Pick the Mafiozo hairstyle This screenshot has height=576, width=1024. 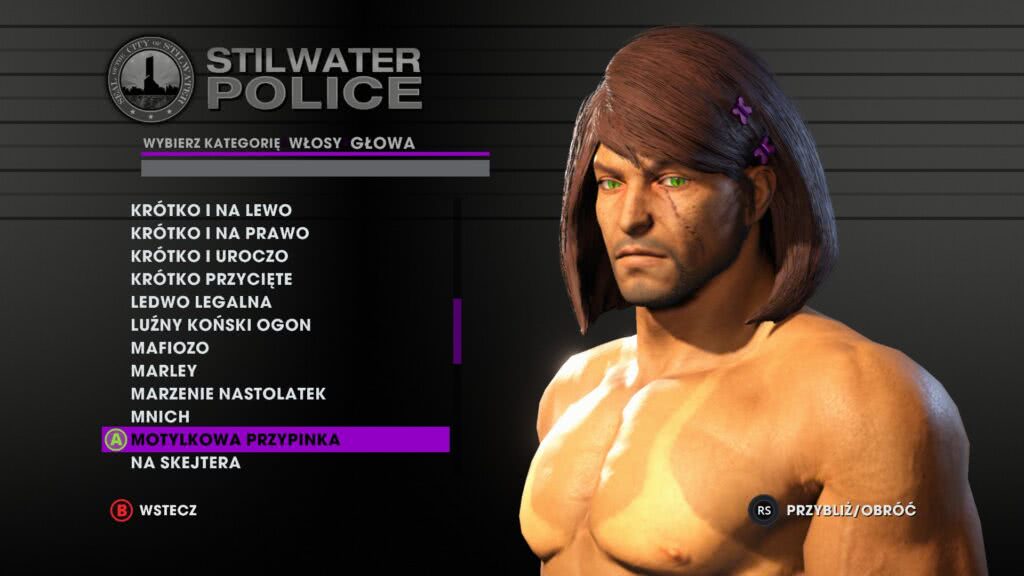click(x=169, y=348)
